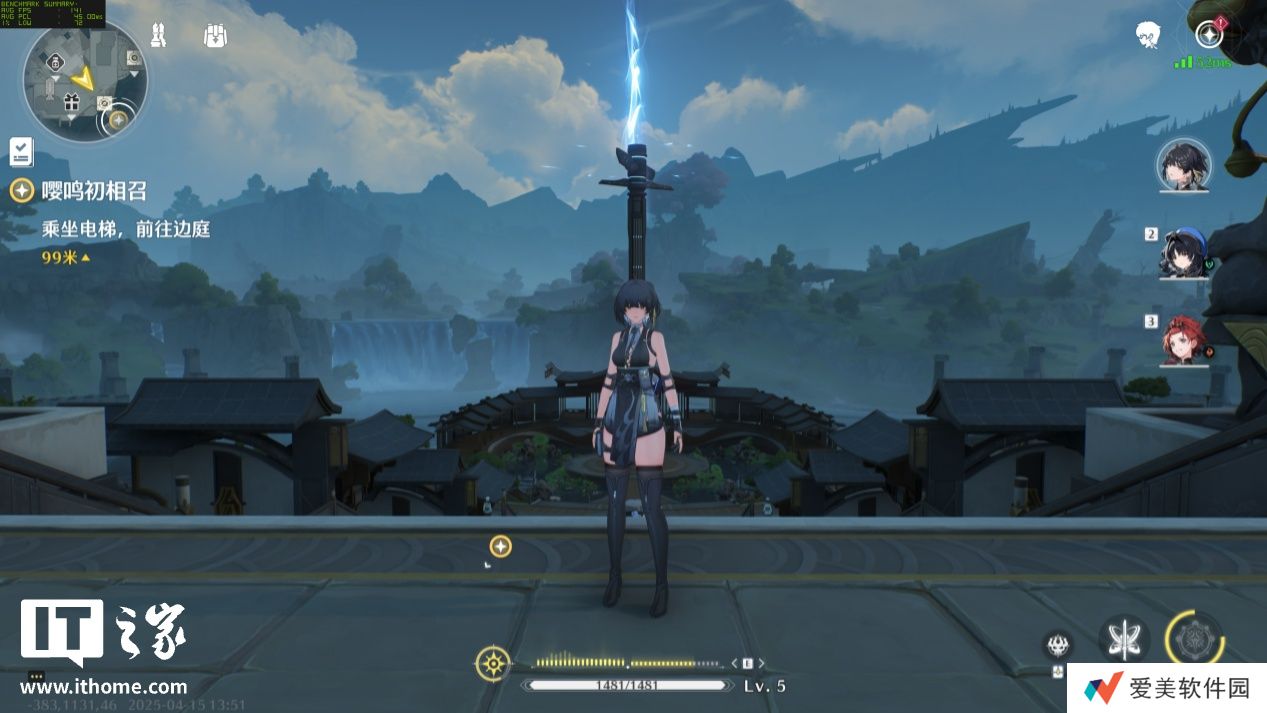
Task: Select the 嘤鸣初相召 quest tracker
Action: pos(94,191)
